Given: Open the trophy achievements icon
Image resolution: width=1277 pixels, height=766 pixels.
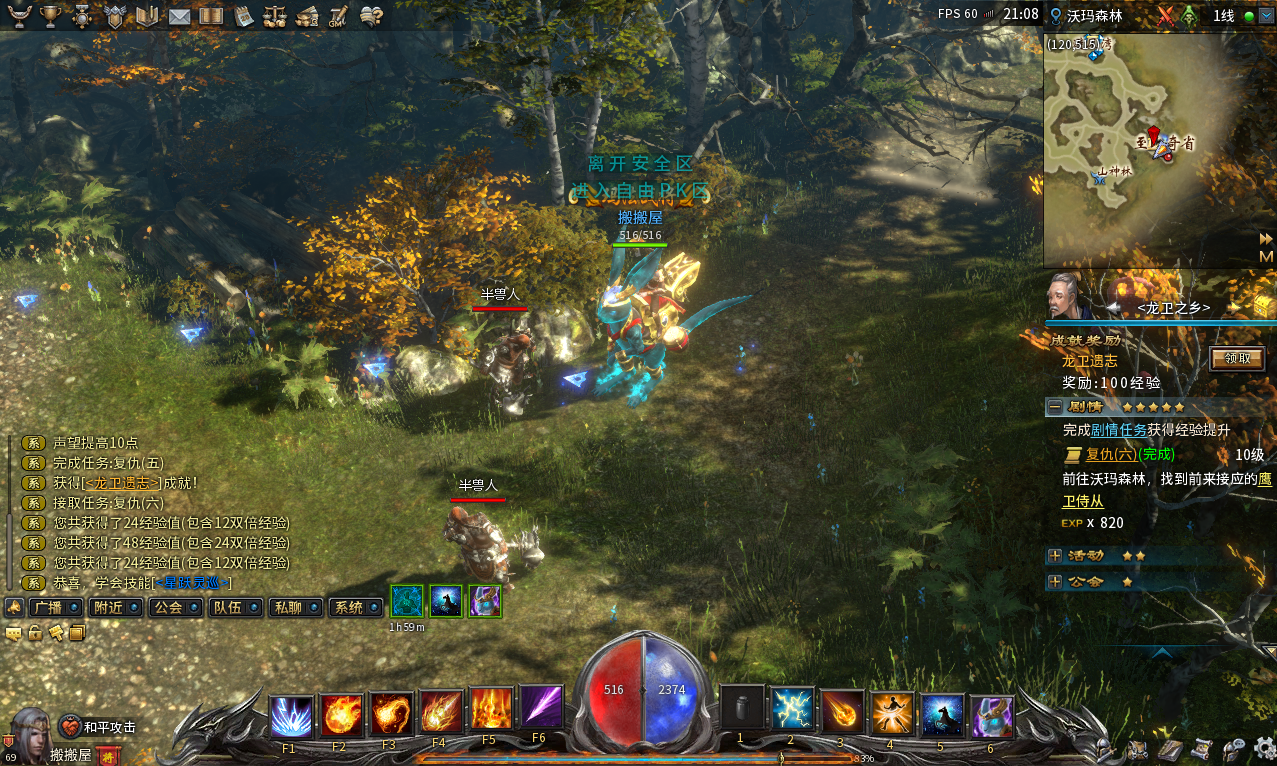Looking at the screenshot, I should (x=49, y=16).
